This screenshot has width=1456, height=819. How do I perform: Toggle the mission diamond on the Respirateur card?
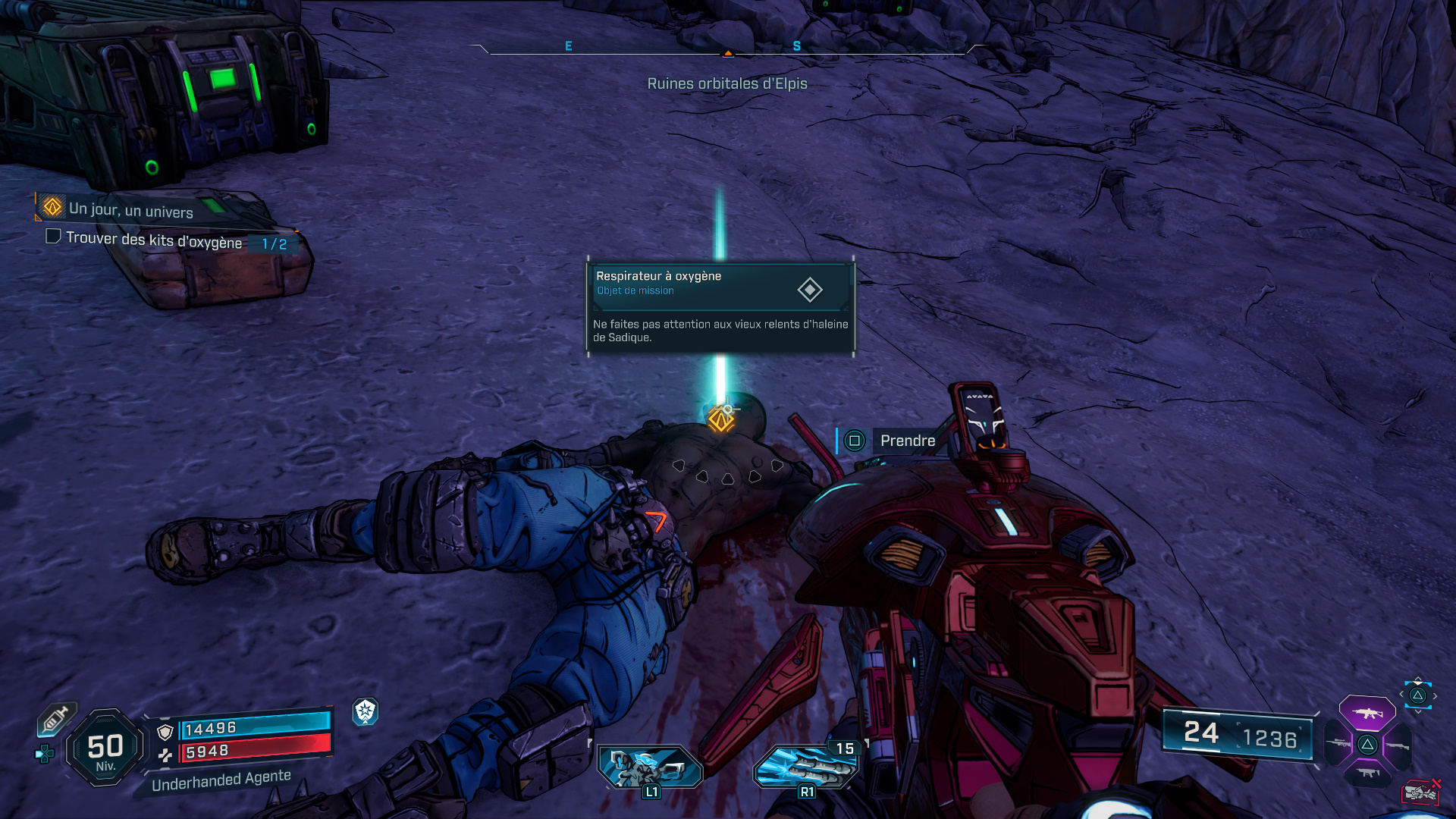click(x=811, y=290)
